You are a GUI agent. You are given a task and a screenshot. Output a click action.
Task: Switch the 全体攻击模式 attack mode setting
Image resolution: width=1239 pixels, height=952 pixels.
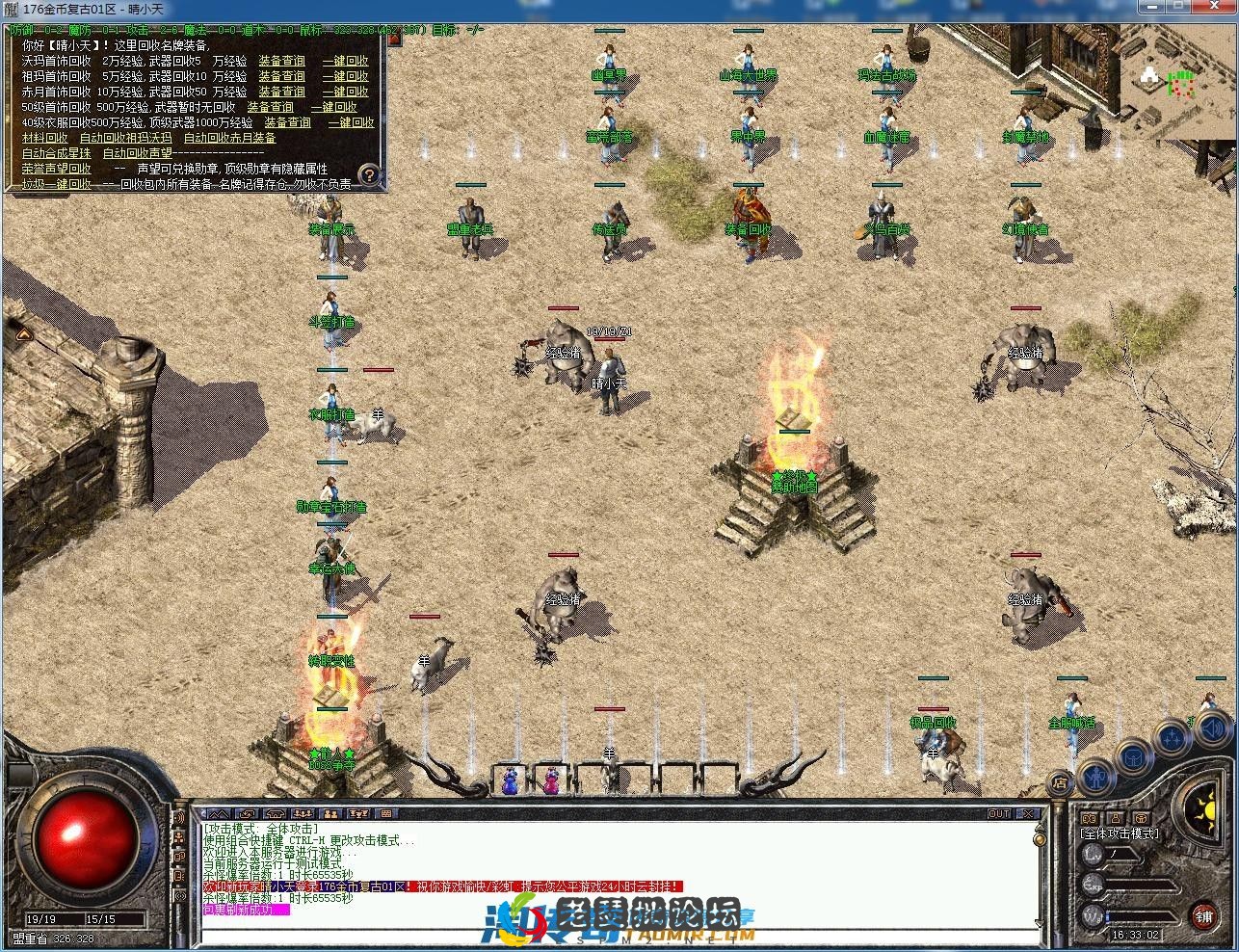point(1120,833)
